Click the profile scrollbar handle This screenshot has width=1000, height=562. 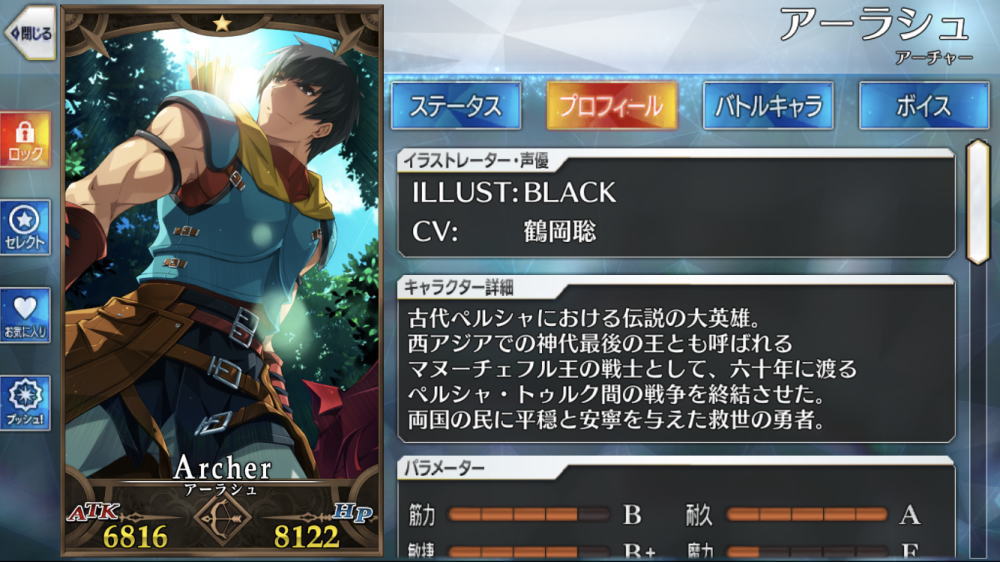977,202
